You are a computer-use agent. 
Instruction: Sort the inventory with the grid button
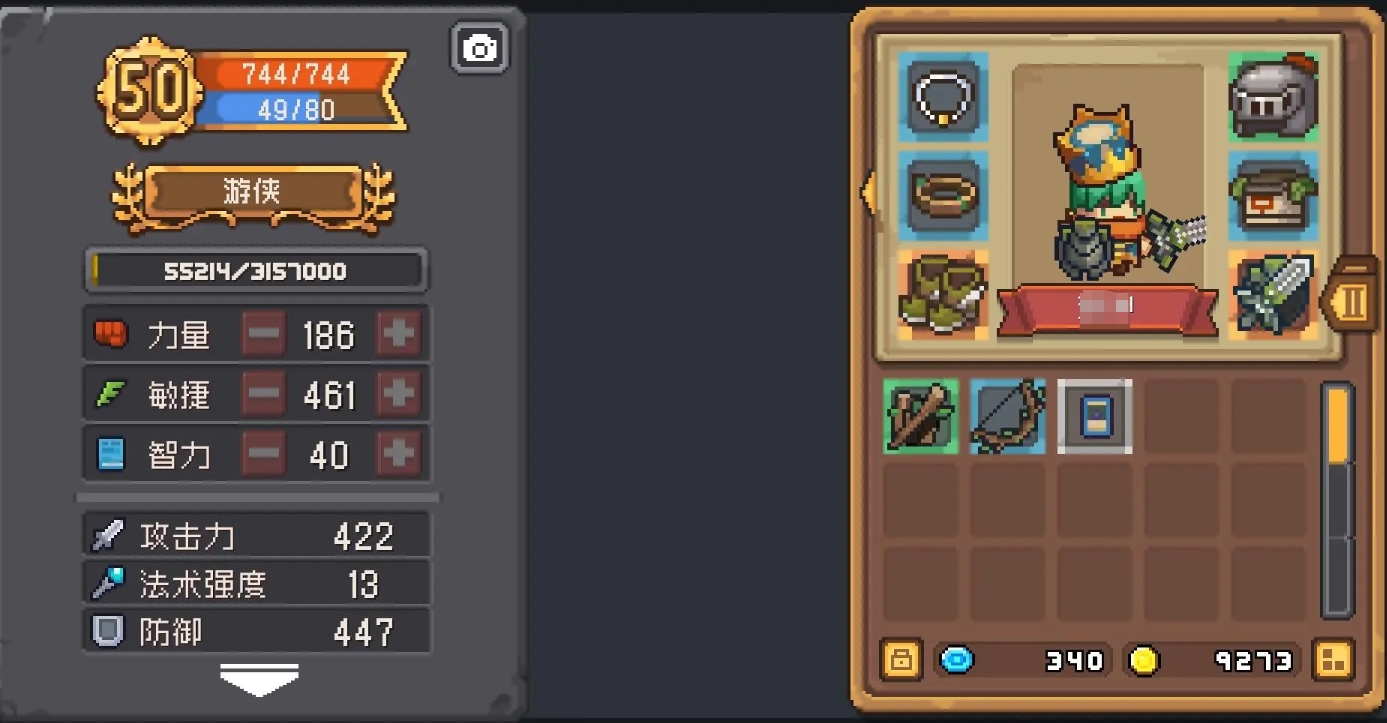[x=1335, y=660]
